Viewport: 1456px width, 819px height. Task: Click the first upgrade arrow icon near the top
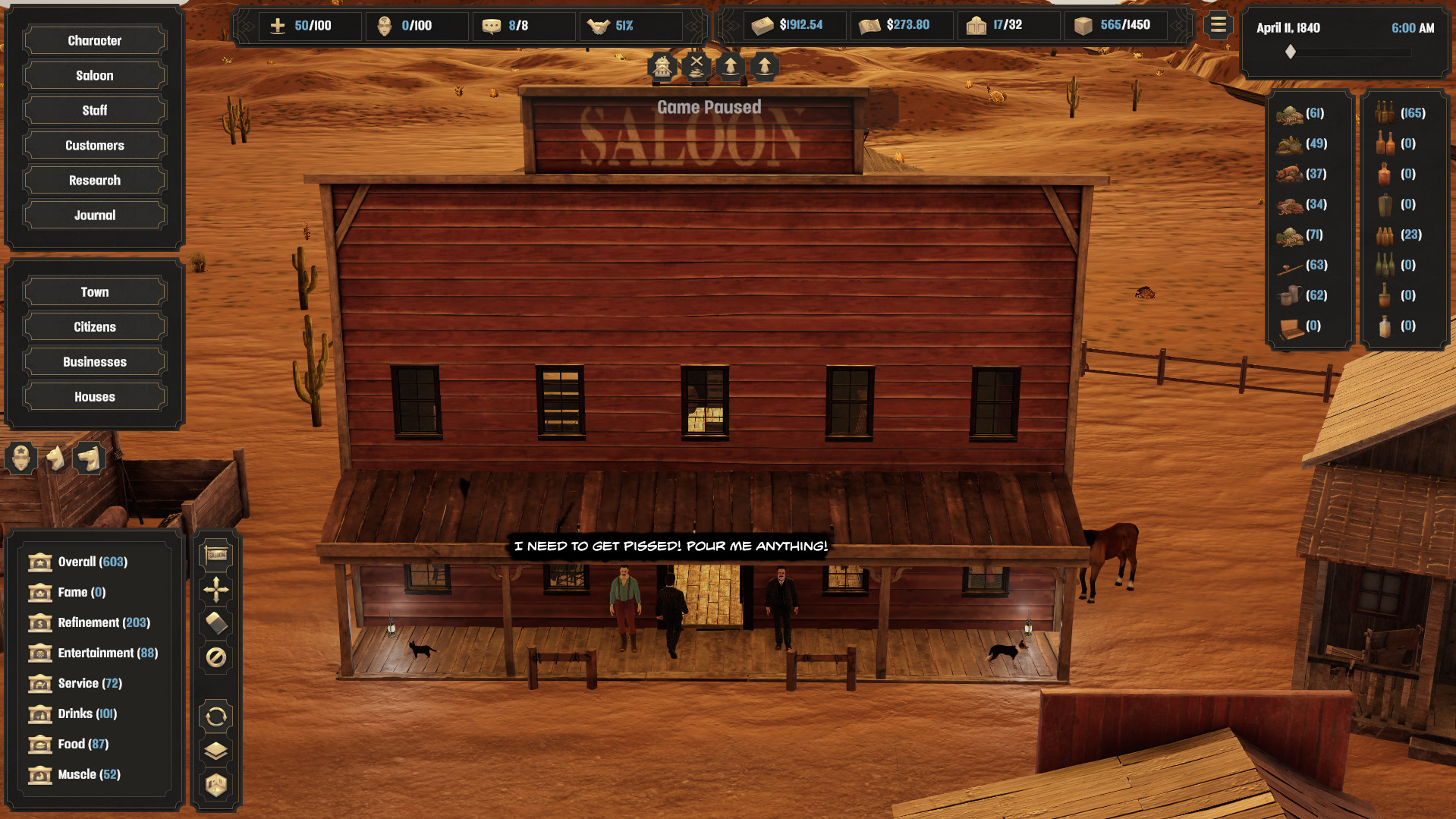[x=730, y=67]
